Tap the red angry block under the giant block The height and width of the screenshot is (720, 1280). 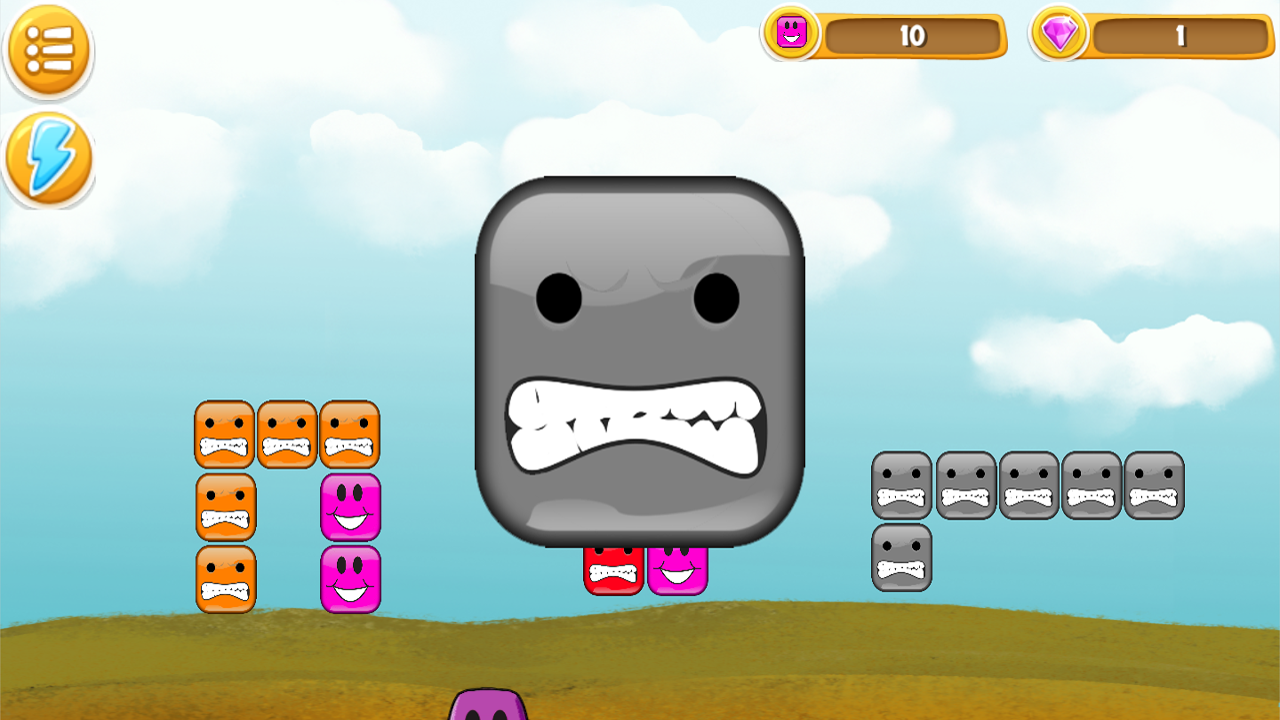pos(615,572)
